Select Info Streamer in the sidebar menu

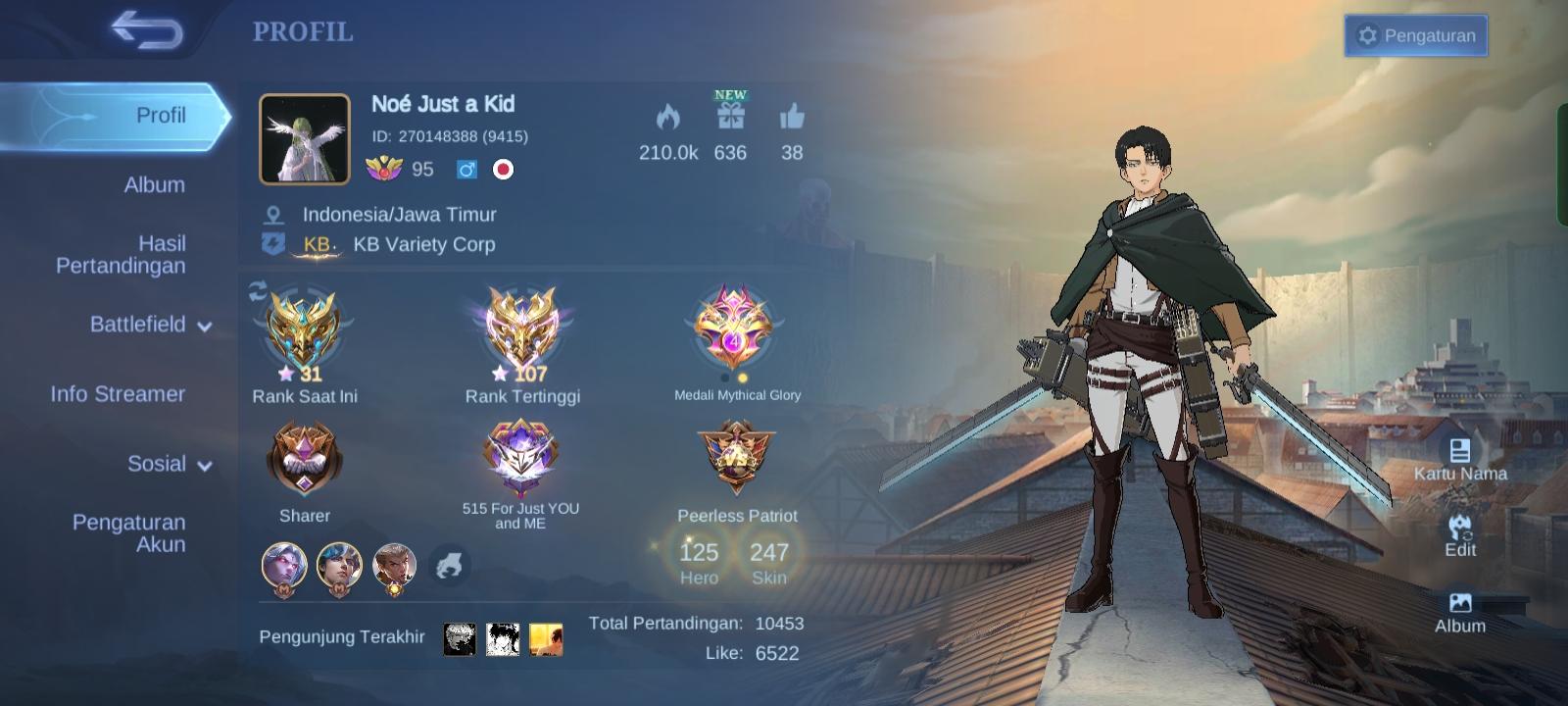[118, 394]
